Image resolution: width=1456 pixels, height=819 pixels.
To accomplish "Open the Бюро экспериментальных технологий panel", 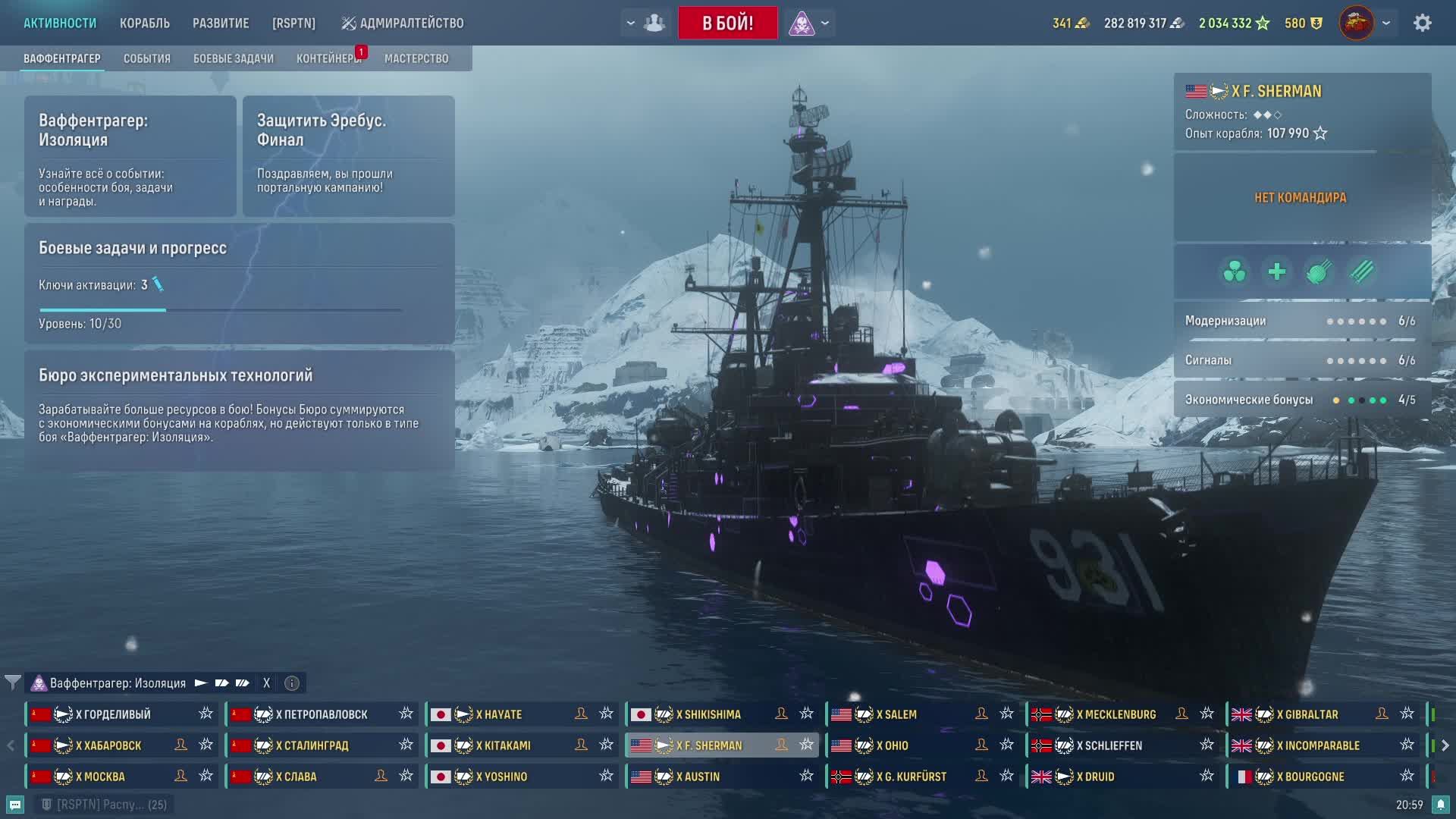I will tap(240, 409).
